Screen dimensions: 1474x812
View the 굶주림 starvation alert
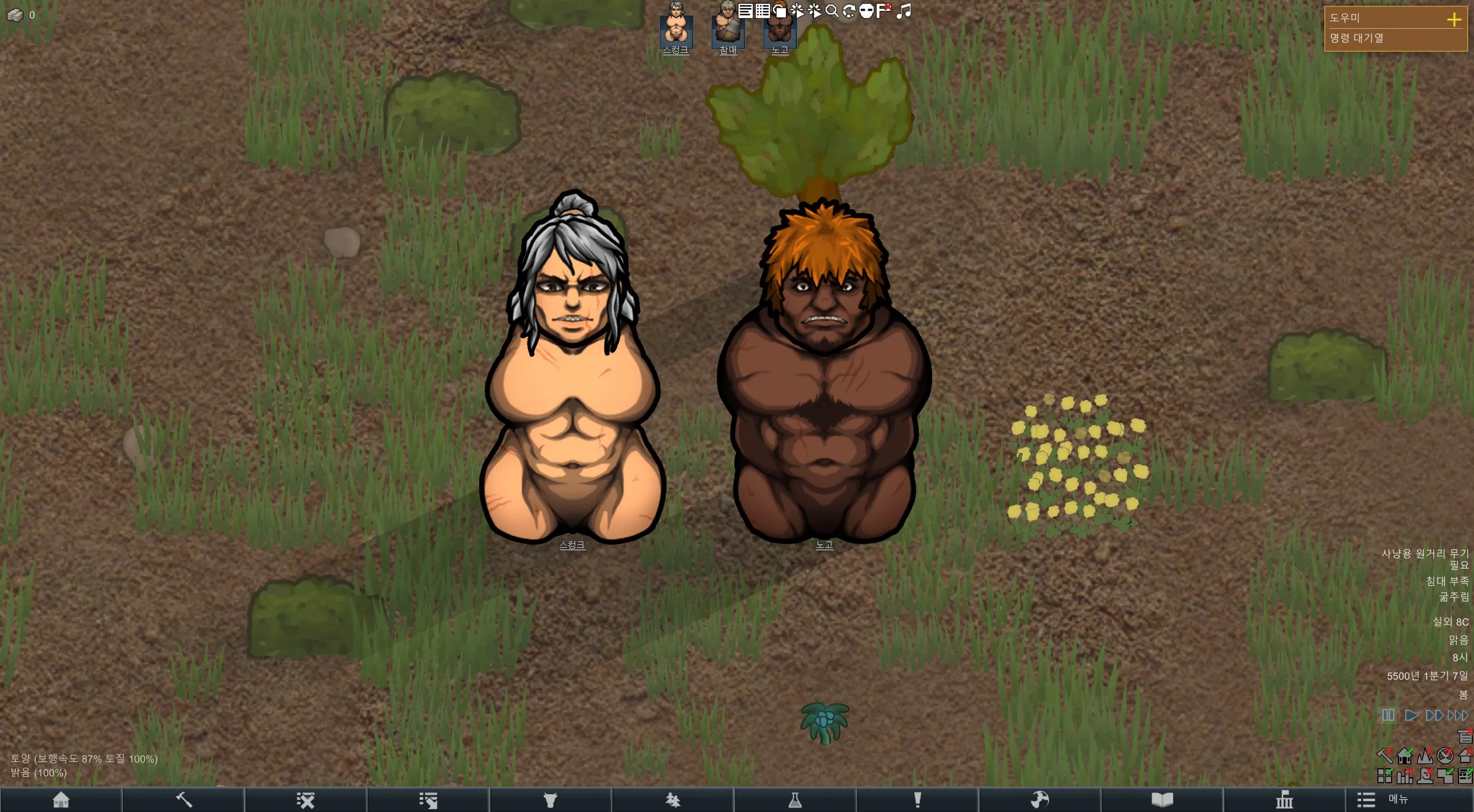point(1454,597)
